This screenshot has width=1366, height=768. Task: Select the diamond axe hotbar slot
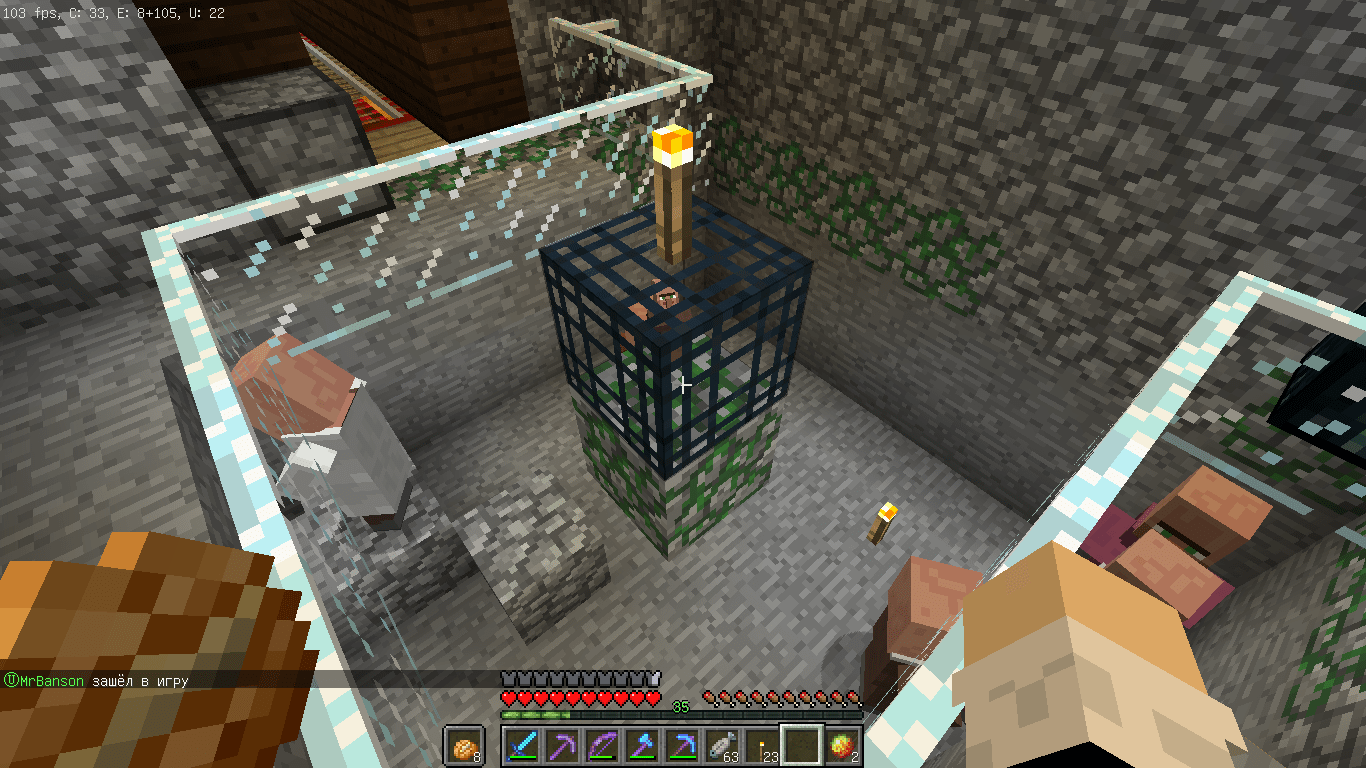(x=641, y=746)
